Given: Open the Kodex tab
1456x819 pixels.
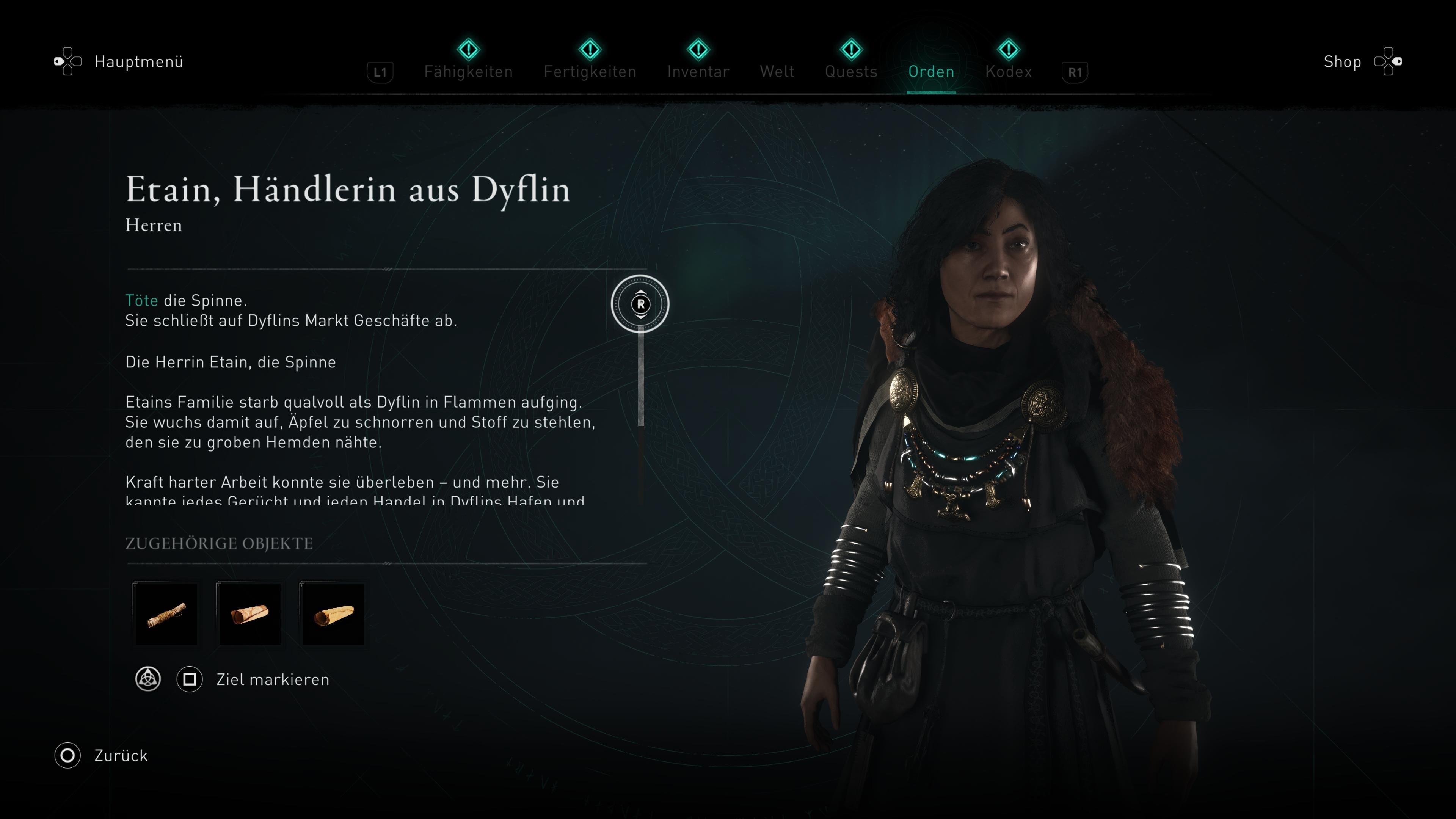Looking at the screenshot, I should click(1008, 71).
